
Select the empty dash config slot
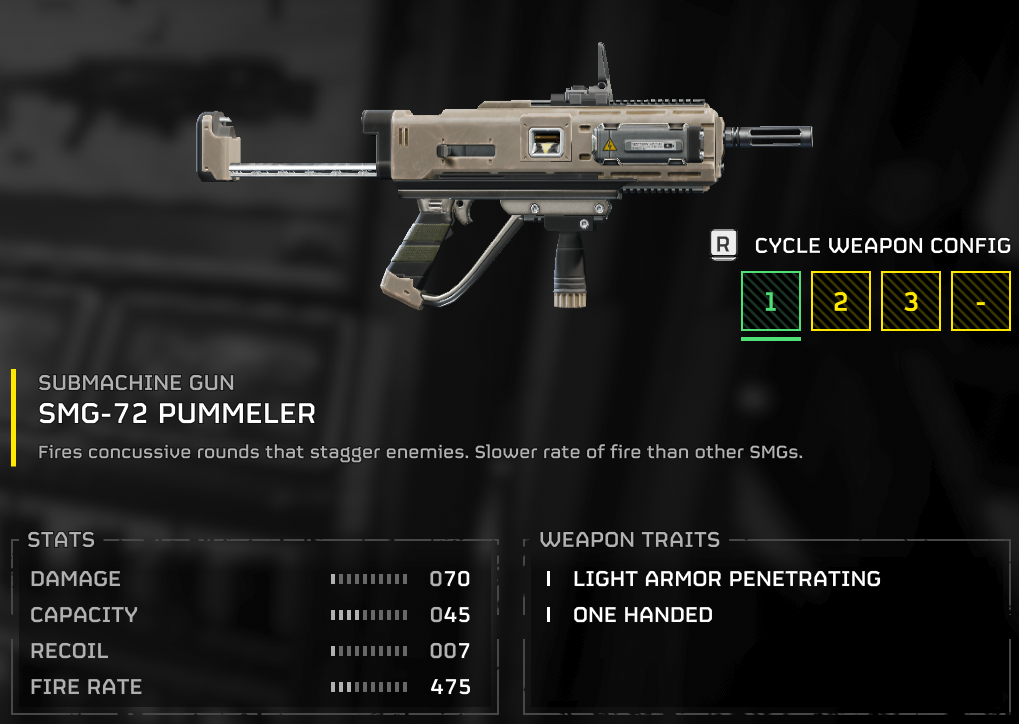click(980, 301)
